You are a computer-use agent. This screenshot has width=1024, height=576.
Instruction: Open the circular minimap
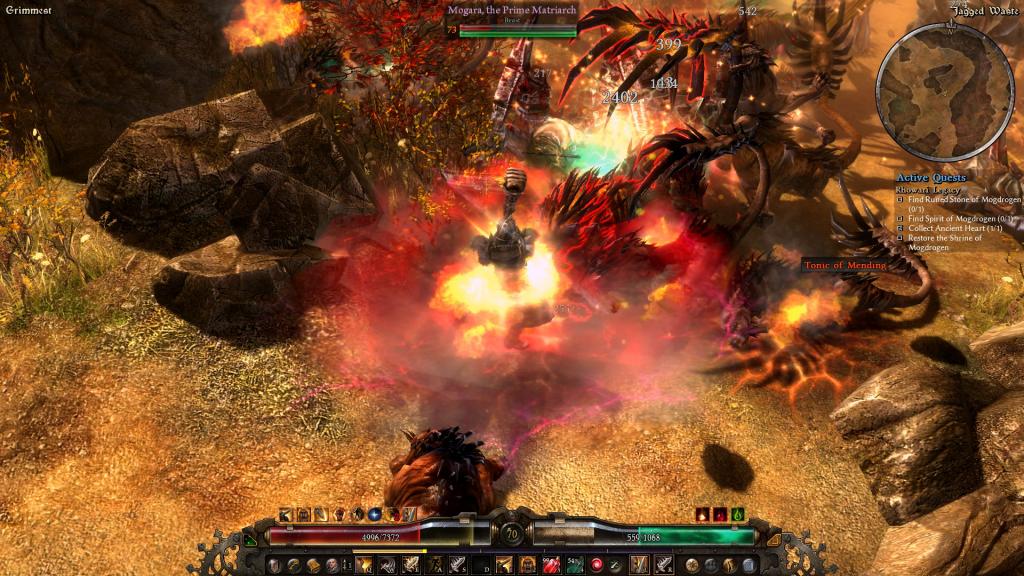coord(944,91)
